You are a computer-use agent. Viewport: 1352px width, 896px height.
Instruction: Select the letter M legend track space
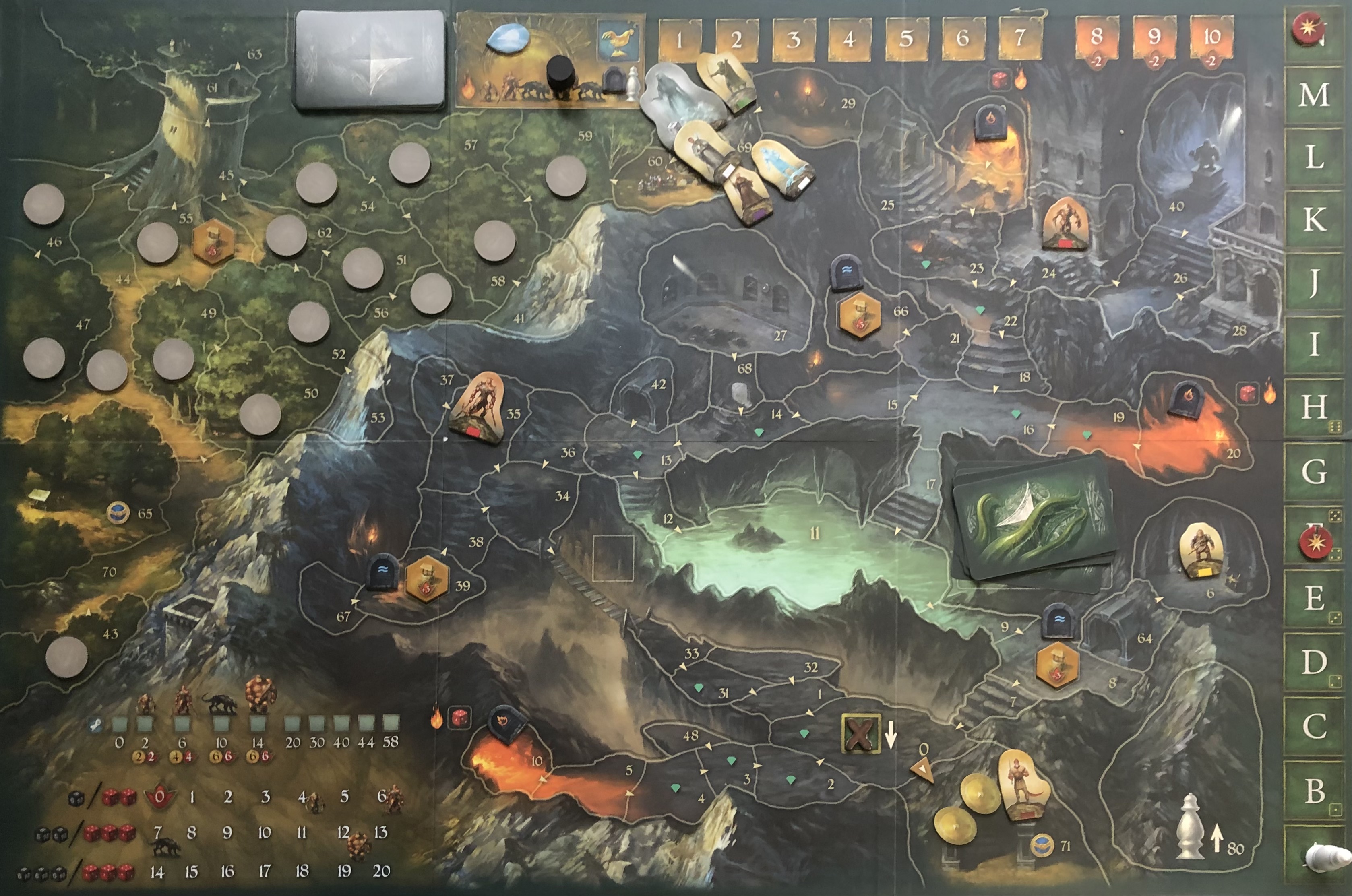click(1314, 94)
